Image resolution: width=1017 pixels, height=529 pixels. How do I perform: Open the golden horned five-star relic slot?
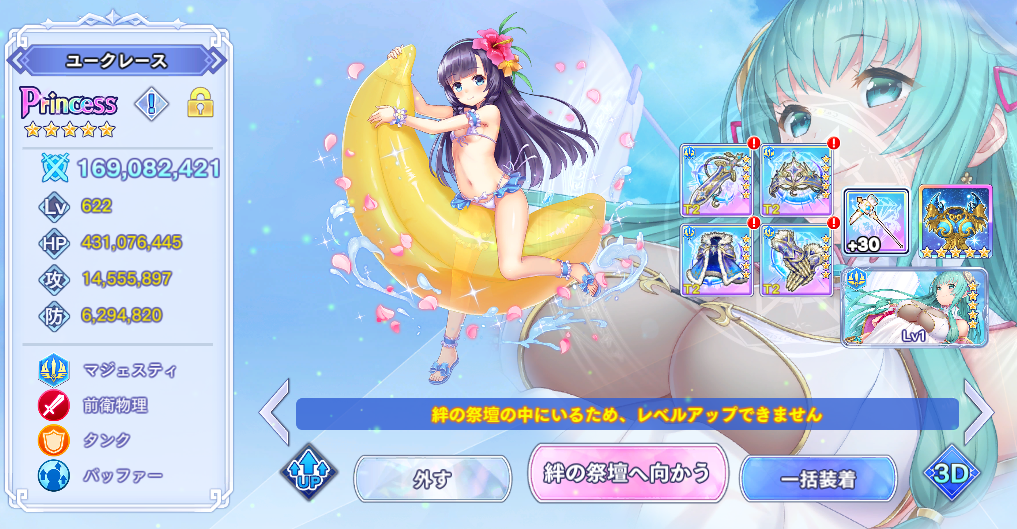(x=954, y=222)
